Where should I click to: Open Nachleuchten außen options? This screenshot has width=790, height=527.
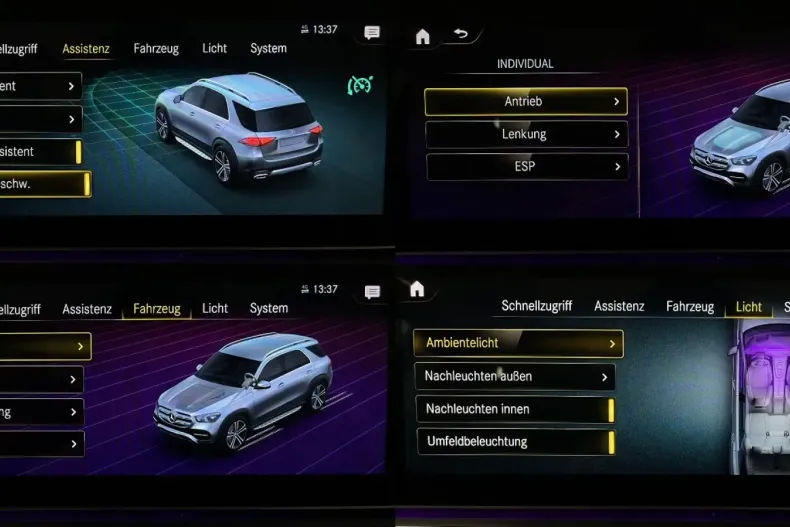514,376
